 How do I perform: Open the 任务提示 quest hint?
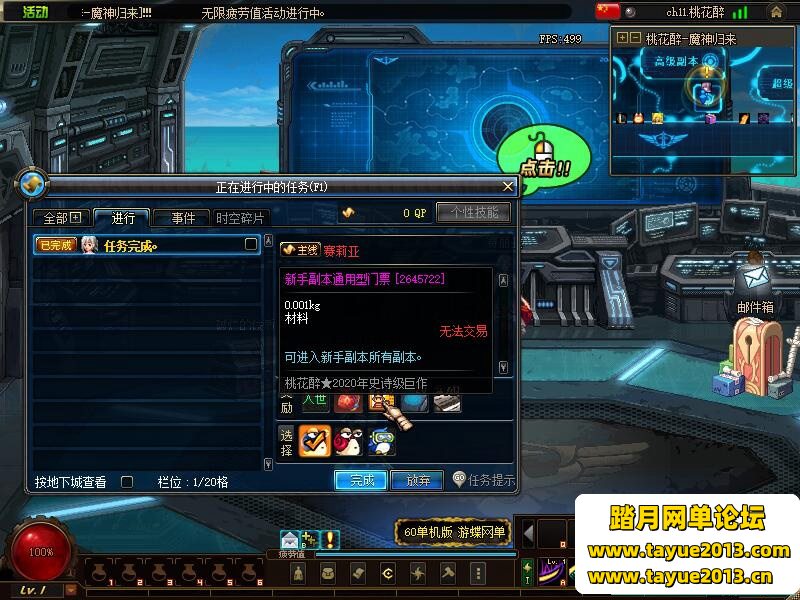click(484, 480)
